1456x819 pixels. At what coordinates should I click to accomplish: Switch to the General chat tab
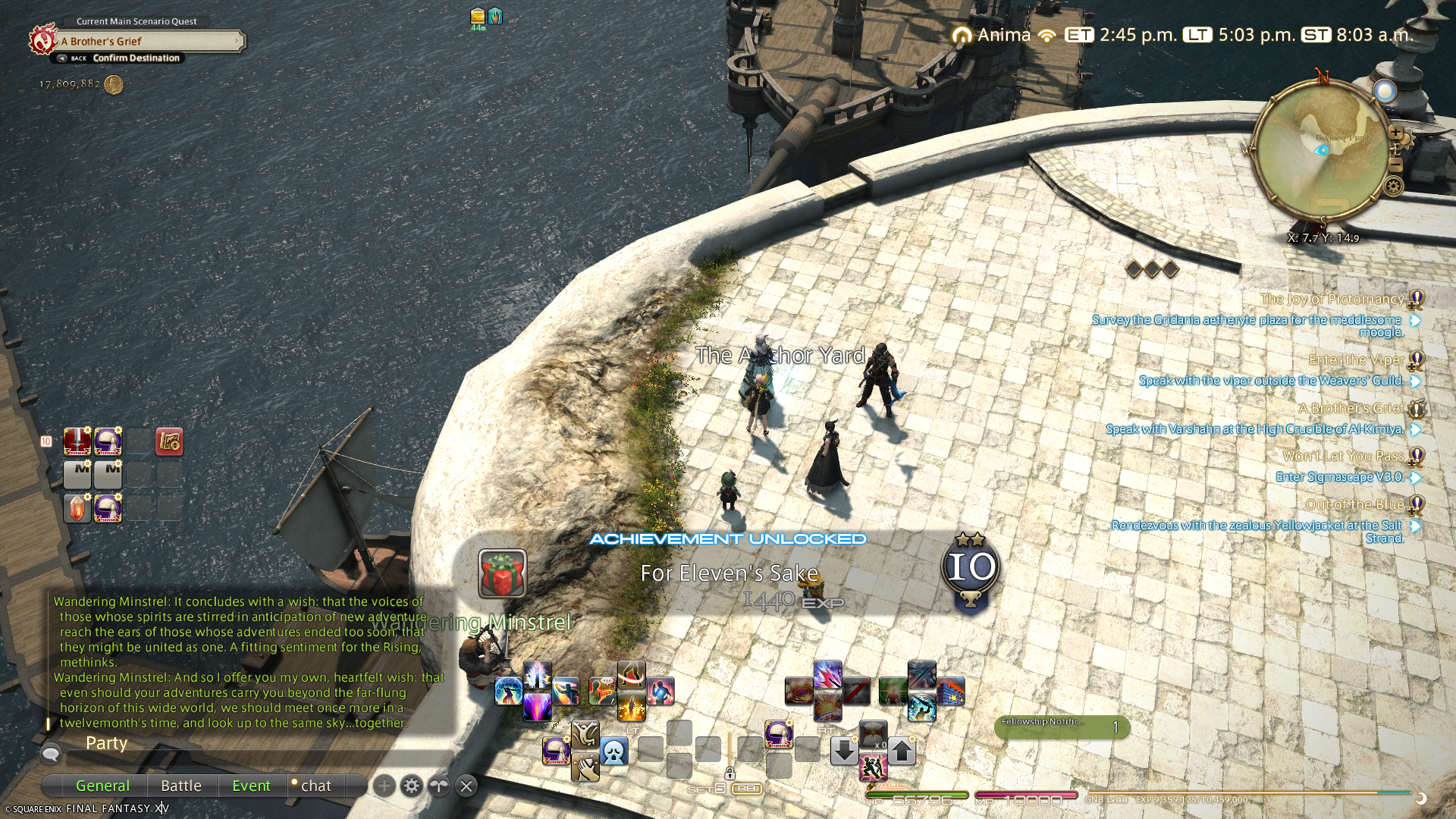pyautogui.click(x=102, y=786)
